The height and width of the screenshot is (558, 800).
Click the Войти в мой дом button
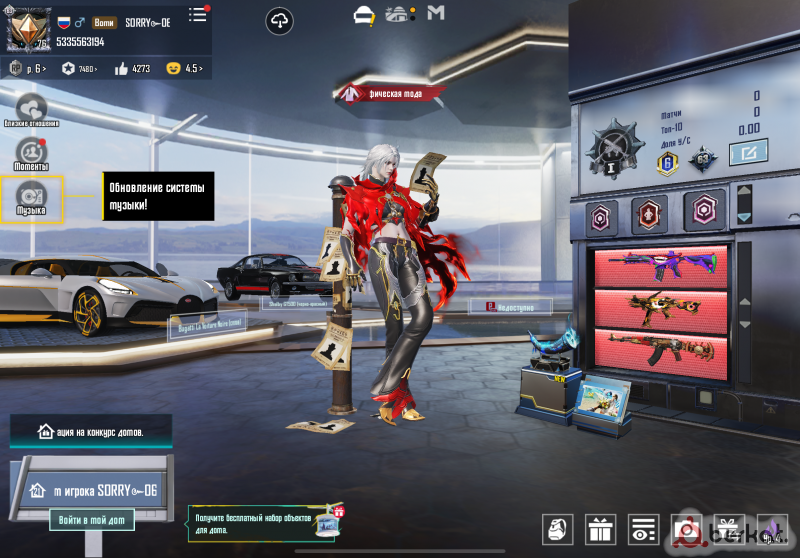click(91, 520)
